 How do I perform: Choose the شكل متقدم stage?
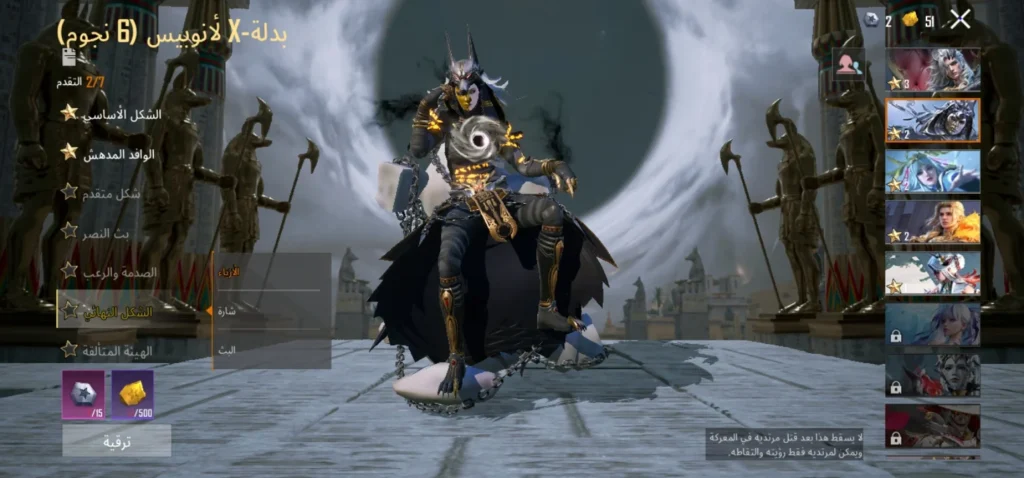(x=110, y=192)
